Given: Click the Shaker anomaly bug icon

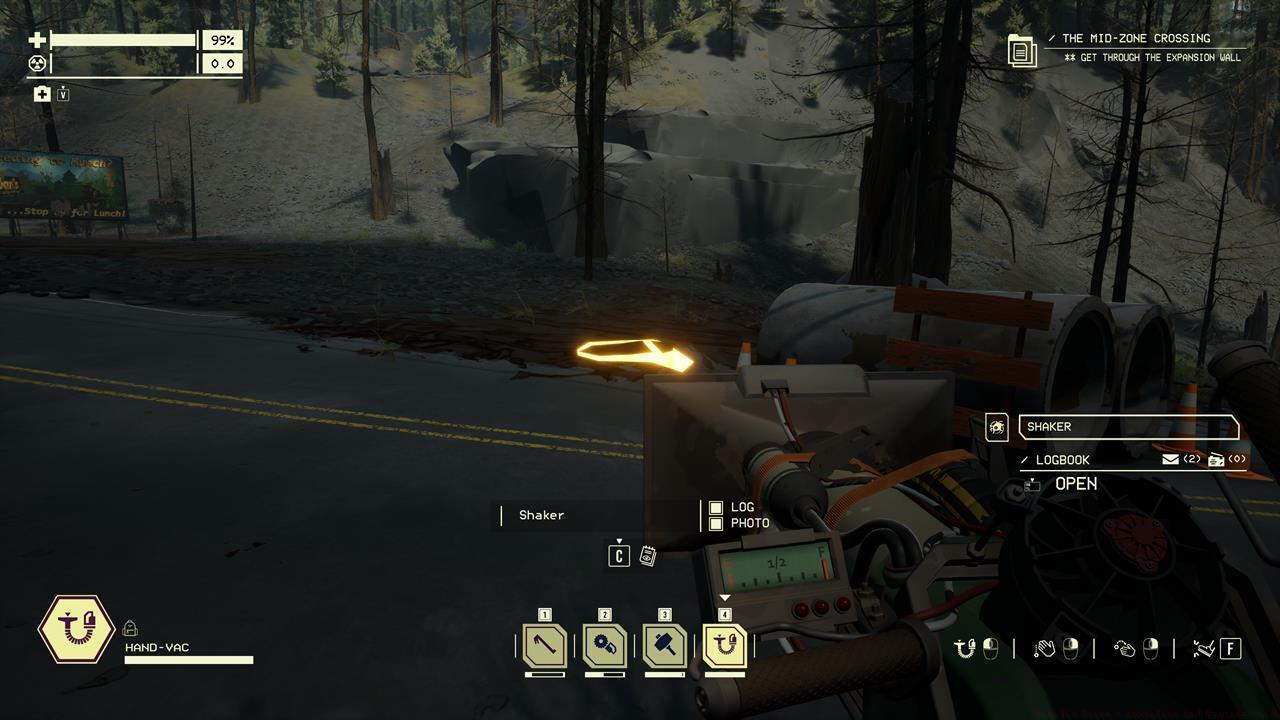Looking at the screenshot, I should pos(996,428).
